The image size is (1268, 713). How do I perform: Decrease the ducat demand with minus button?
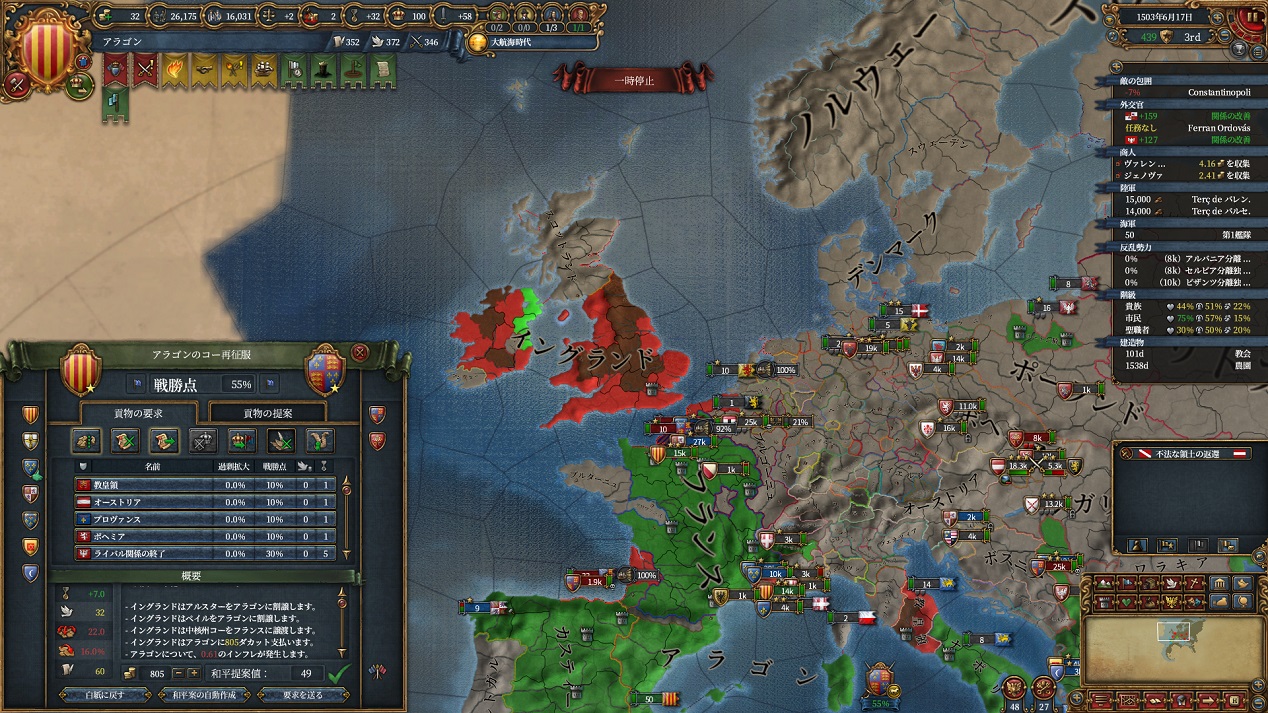(179, 674)
